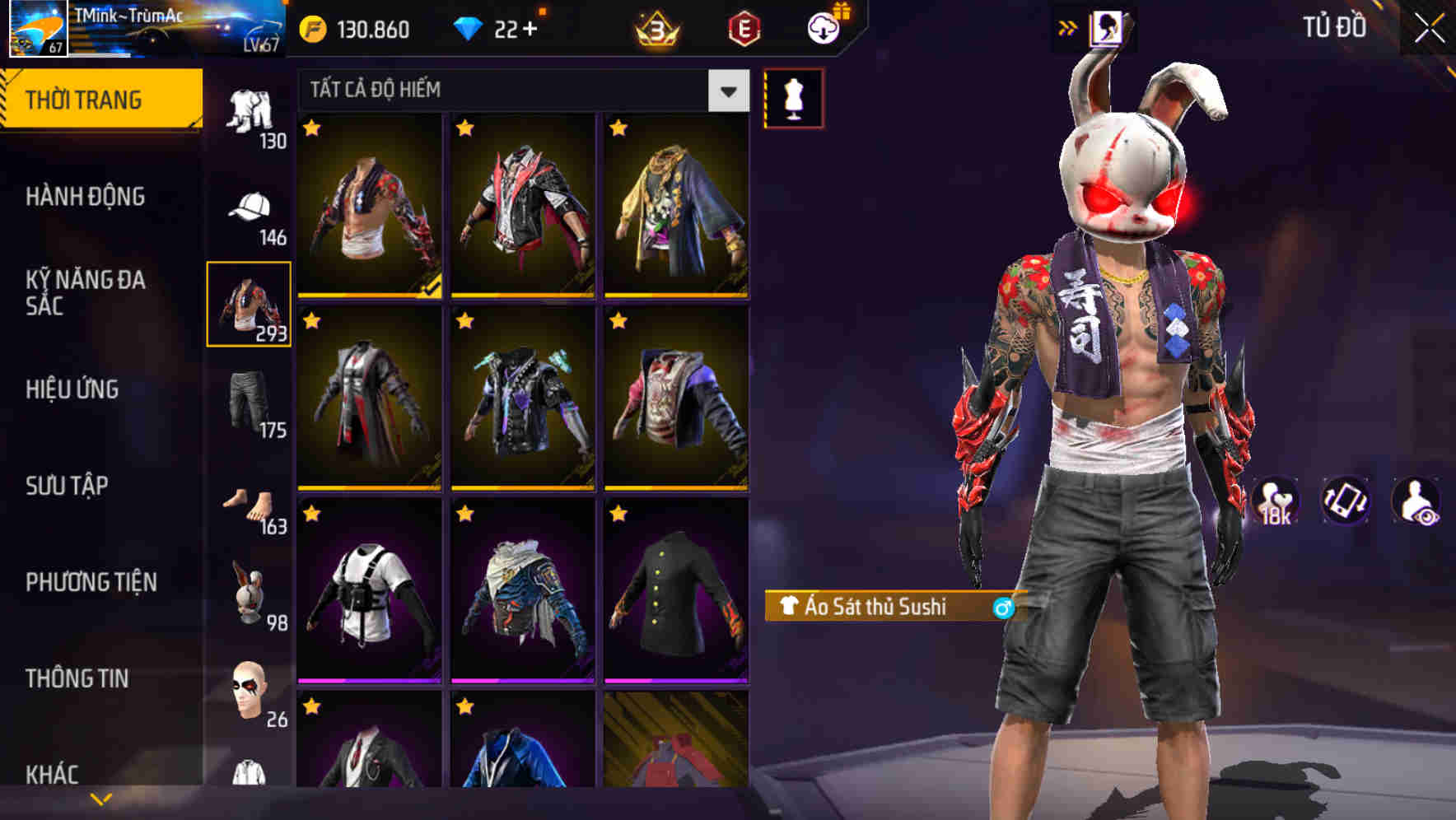This screenshot has height=820, width=1456.
Task: Toggle the hairstyle panel beside the chevrons
Action: (1107, 26)
